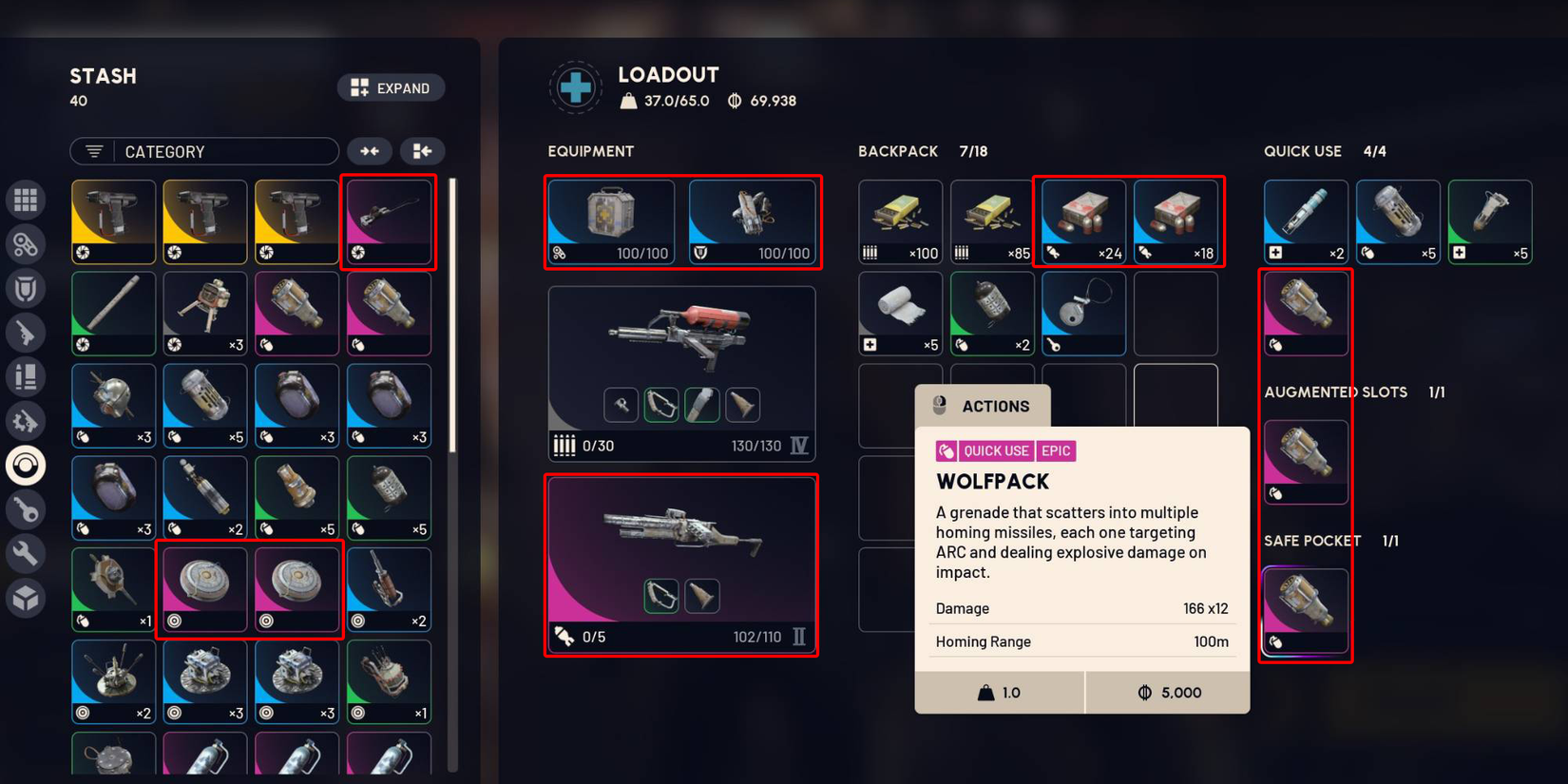Select the grid all-items filter in sidebar

pyautogui.click(x=26, y=200)
